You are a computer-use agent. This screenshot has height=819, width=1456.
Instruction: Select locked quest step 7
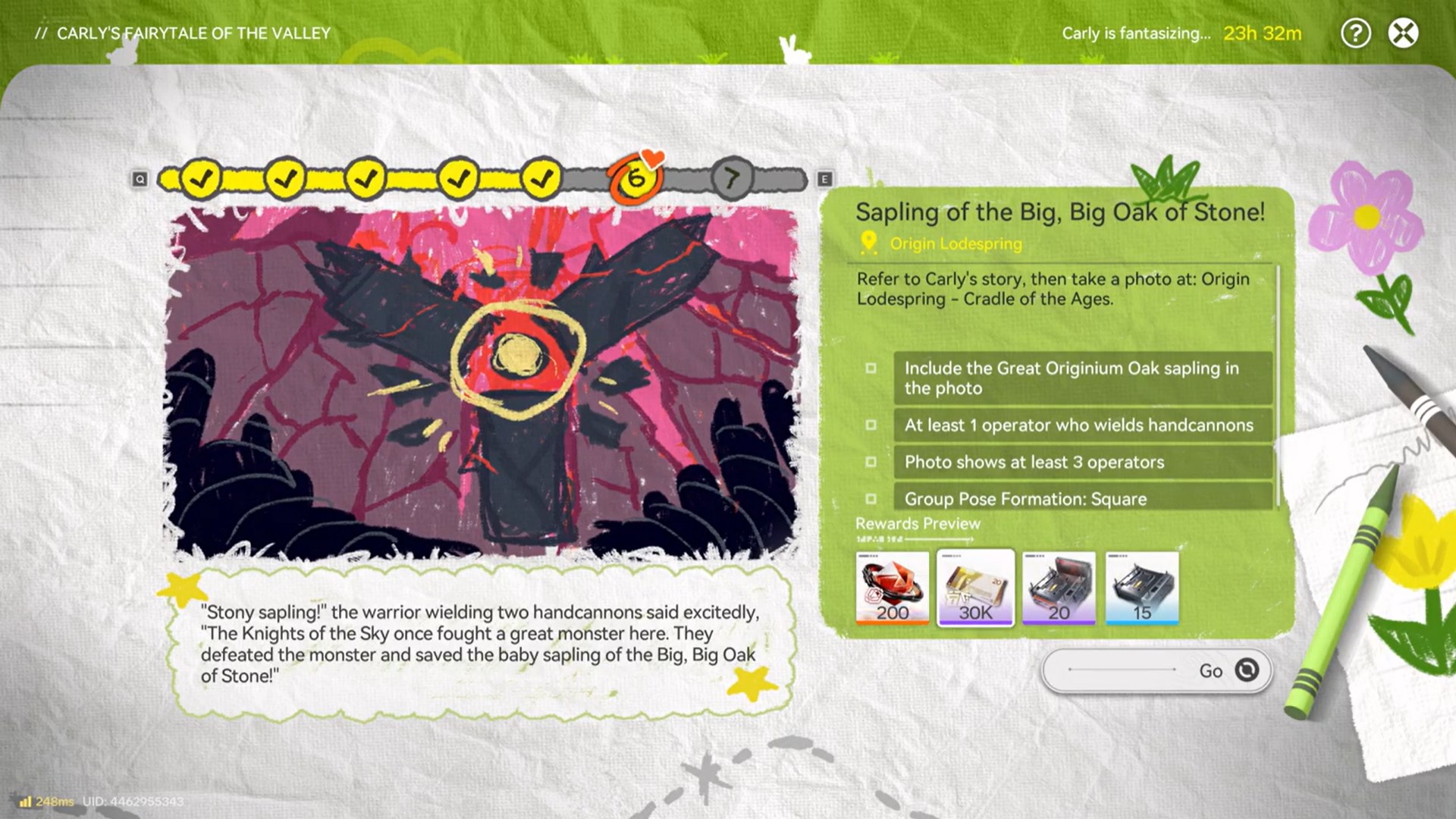click(x=730, y=180)
